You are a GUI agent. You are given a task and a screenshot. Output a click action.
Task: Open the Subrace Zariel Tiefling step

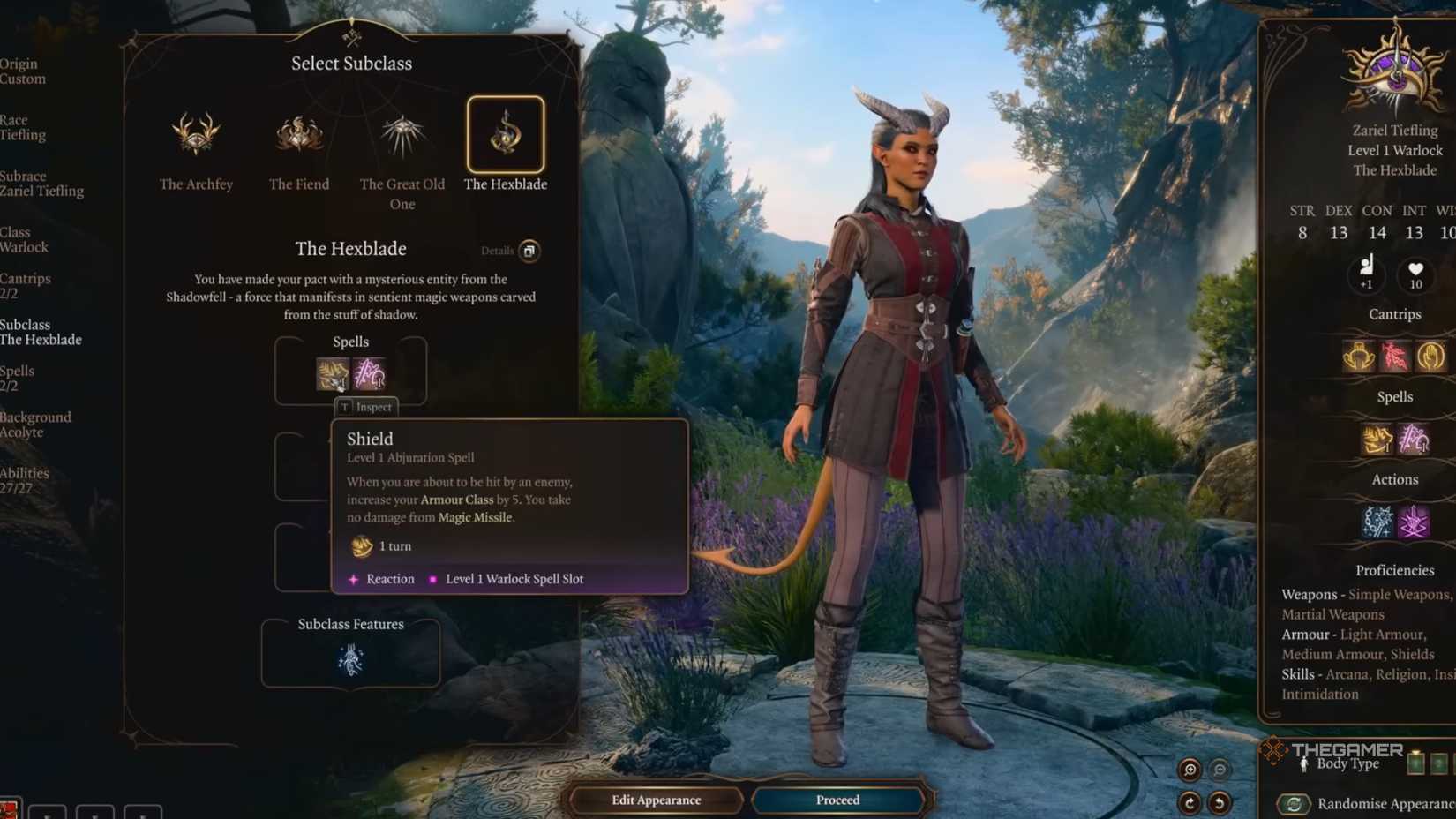(41, 184)
